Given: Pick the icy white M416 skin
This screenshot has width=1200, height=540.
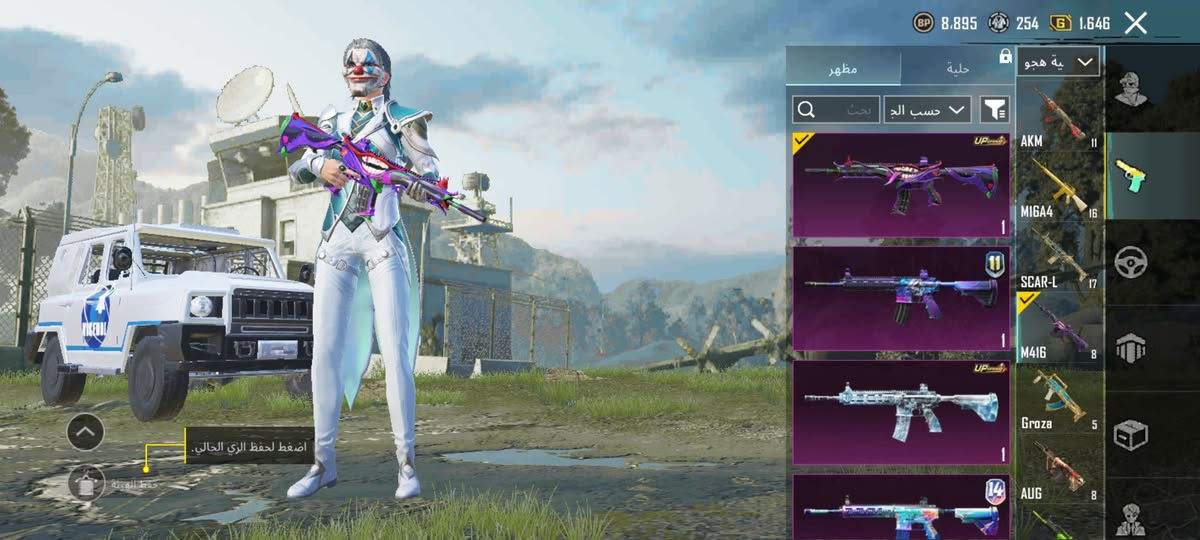Looking at the screenshot, I should tap(901, 412).
